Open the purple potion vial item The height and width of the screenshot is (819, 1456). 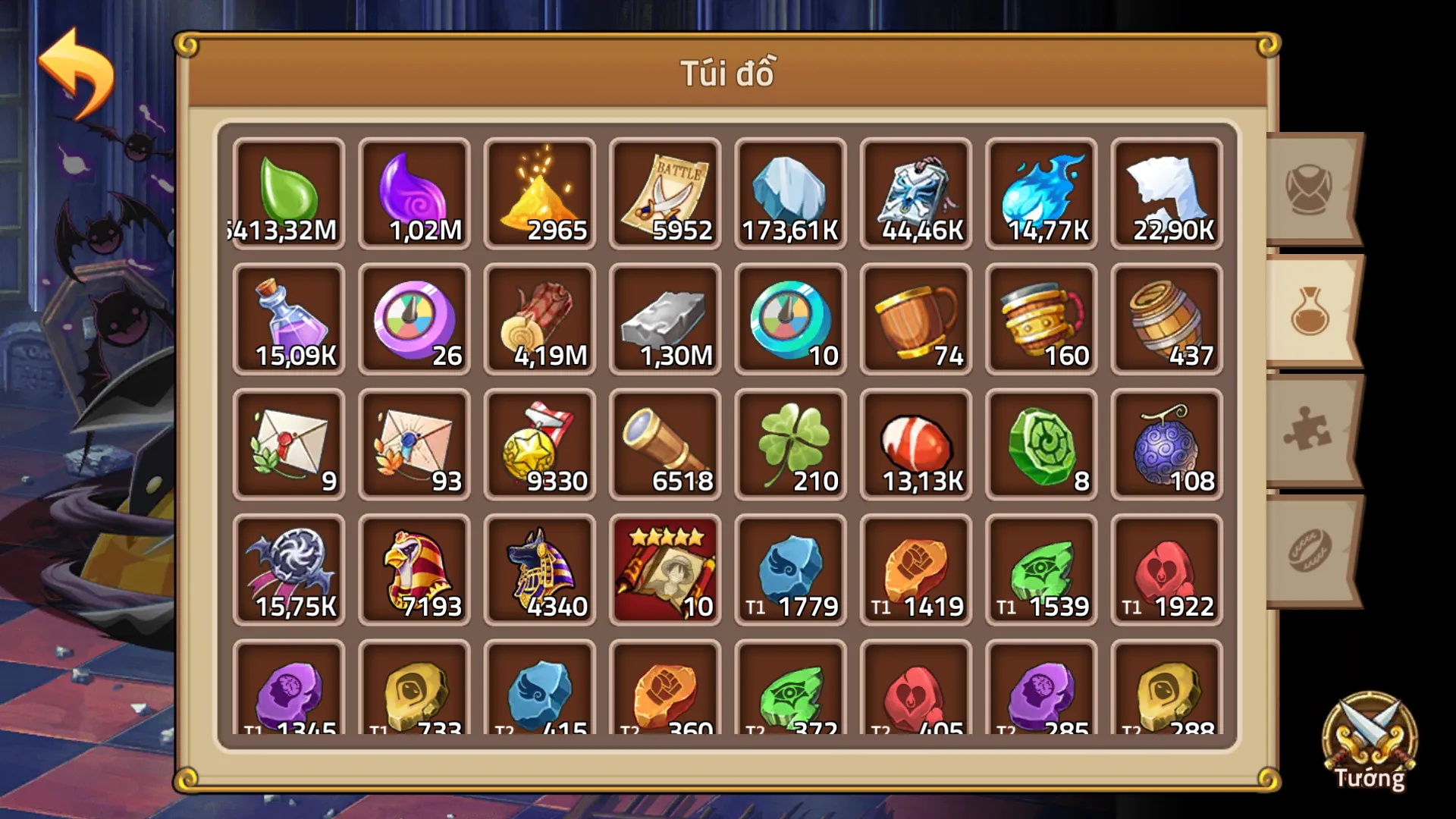(288, 318)
